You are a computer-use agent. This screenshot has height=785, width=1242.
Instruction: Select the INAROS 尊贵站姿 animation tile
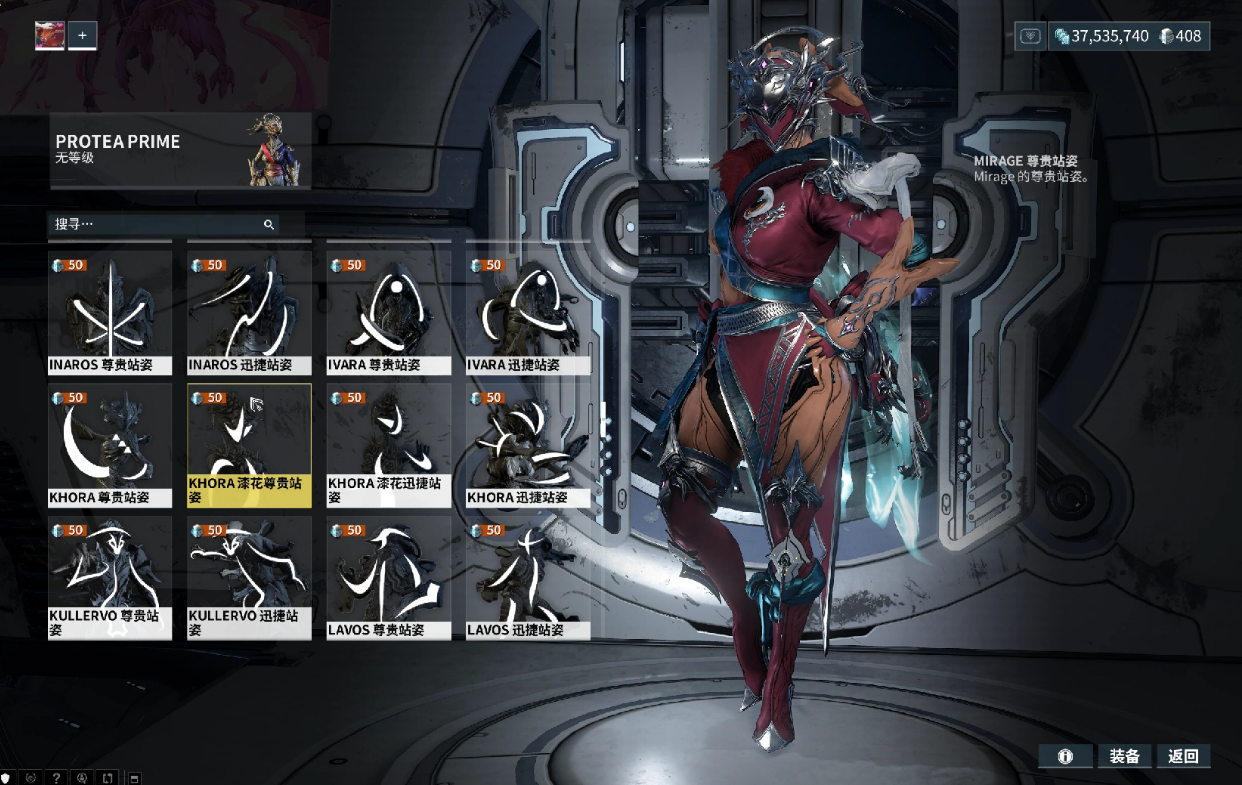110,312
